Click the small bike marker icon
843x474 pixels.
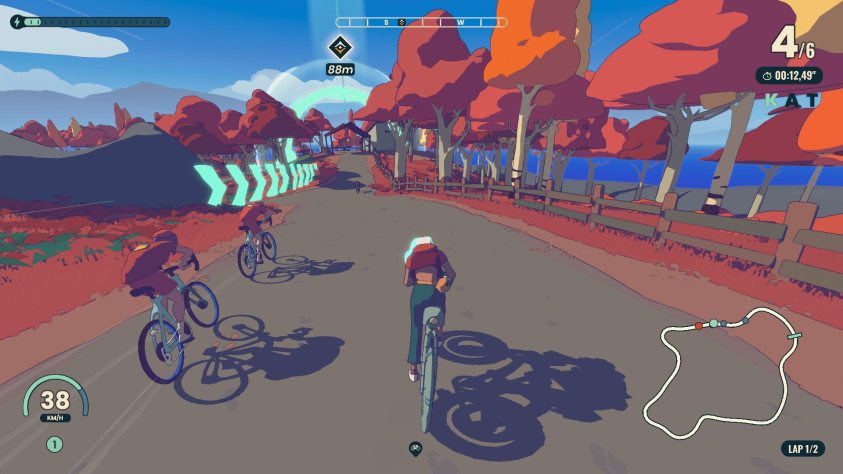[415, 447]
